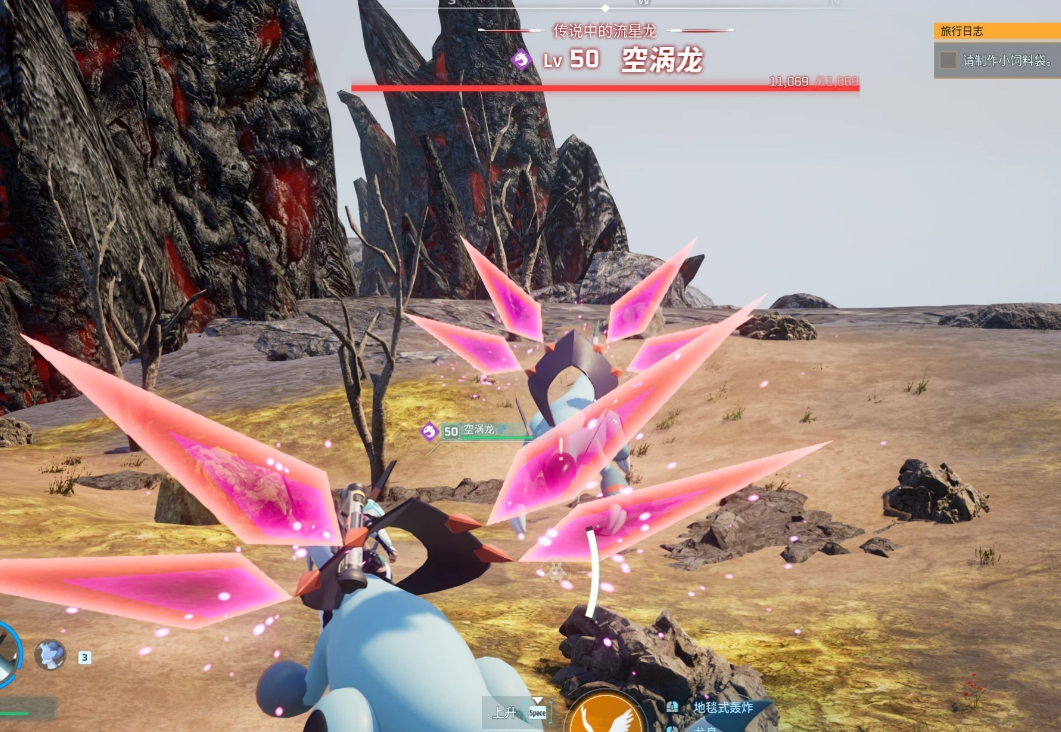The image size is (1061, 732).
Task: Select the Pal Sphere item icon
Action: click(50, 655)
